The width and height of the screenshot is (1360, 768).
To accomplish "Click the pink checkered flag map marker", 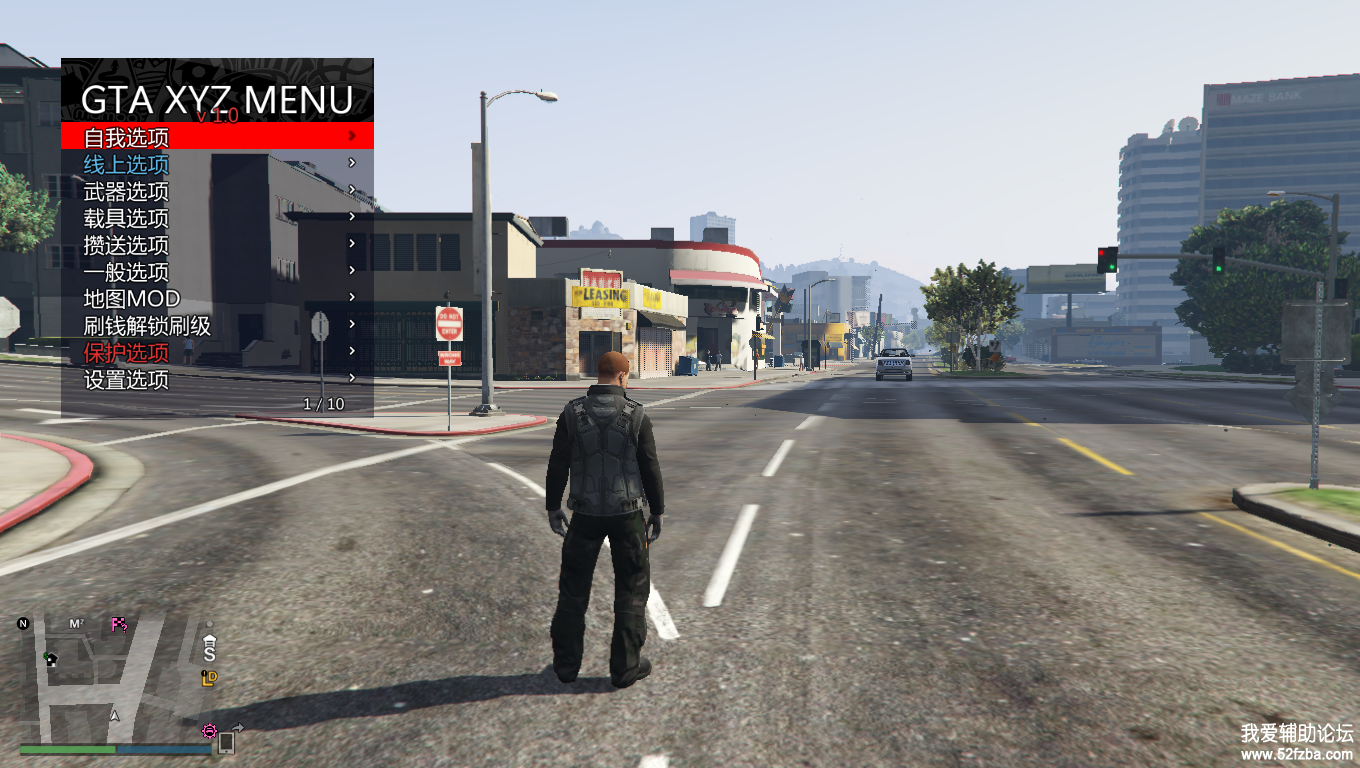I will pyautogui.click(x=119, y=625).
